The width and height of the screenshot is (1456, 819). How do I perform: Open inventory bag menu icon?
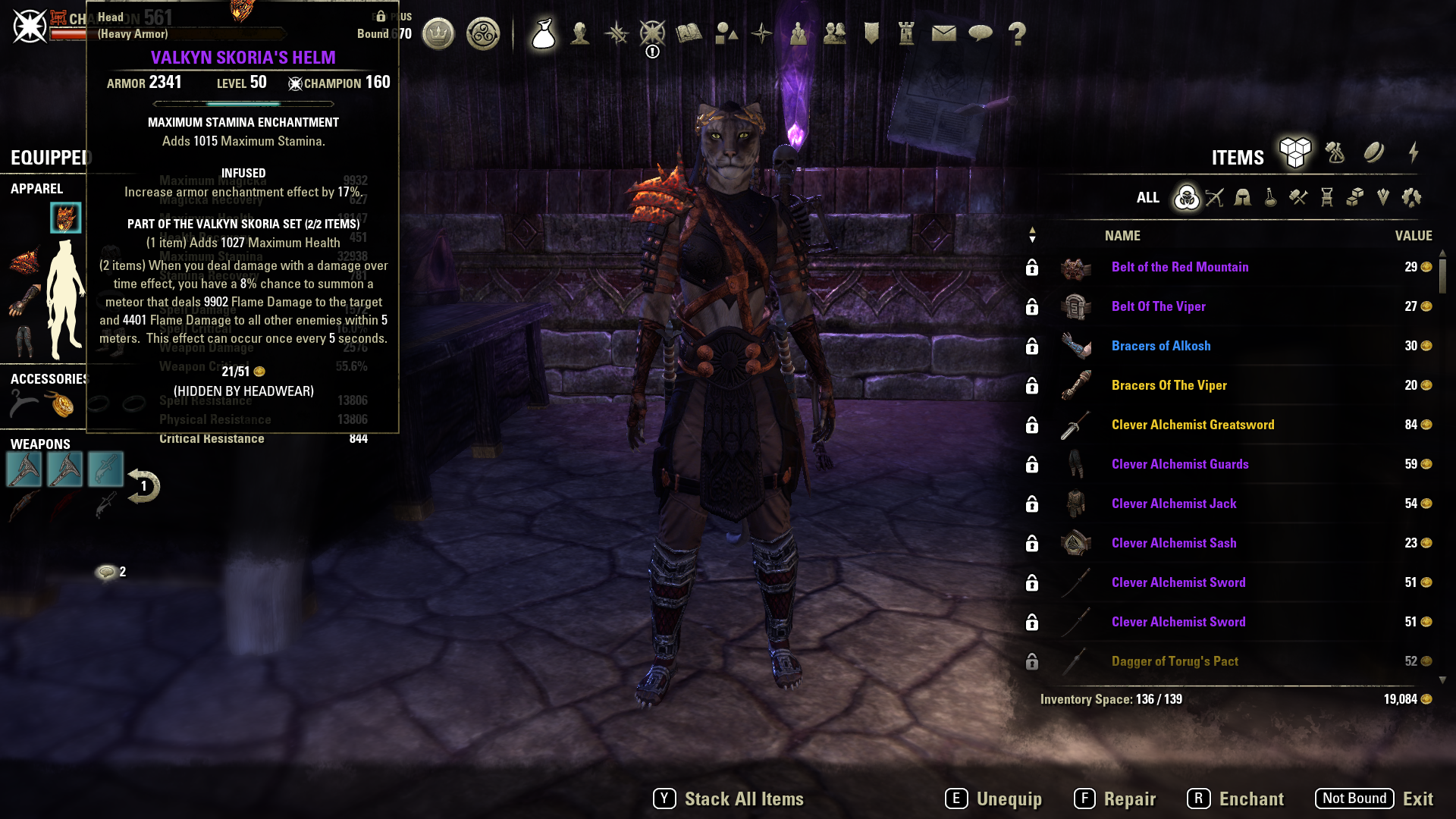(x=543, y=33)
